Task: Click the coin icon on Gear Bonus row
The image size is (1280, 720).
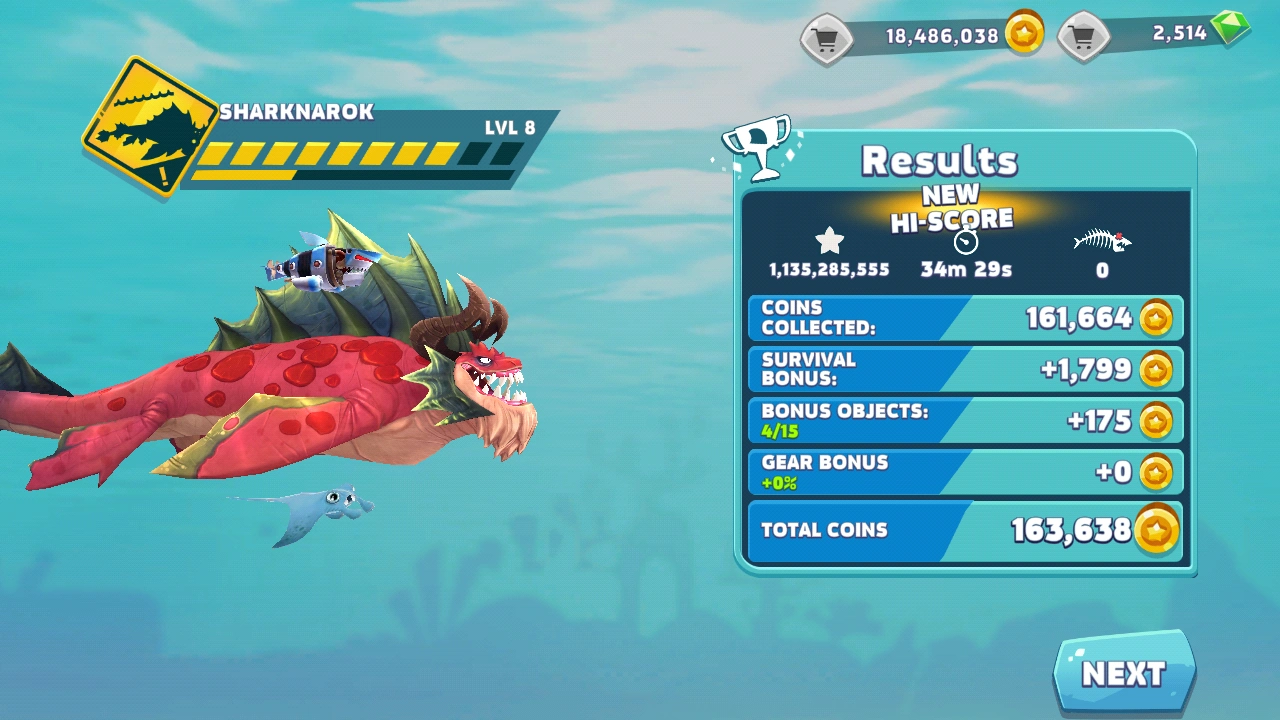Action: coord(1156,471)
